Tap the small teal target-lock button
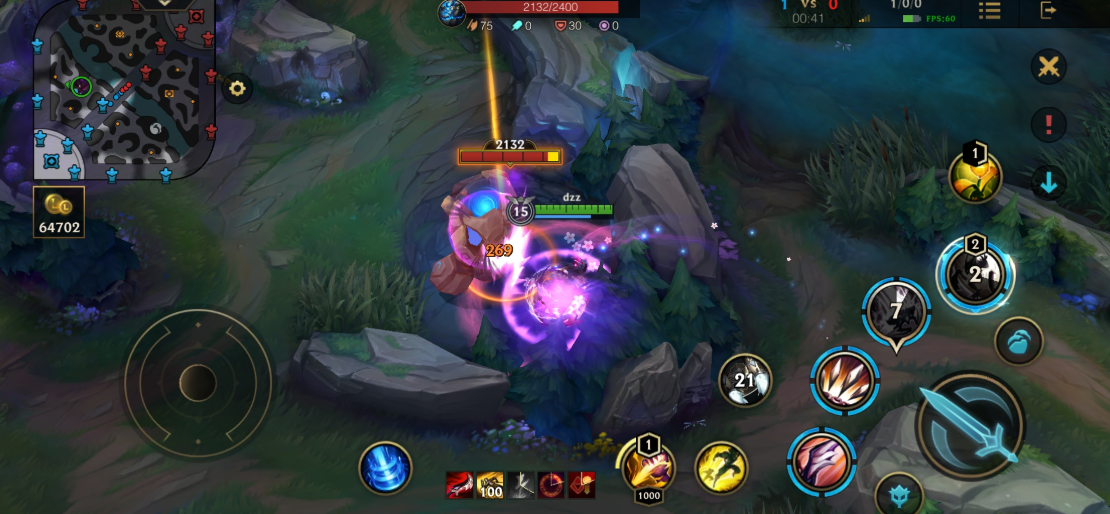Screen dimensions: 1110x514 coord(898,494)
